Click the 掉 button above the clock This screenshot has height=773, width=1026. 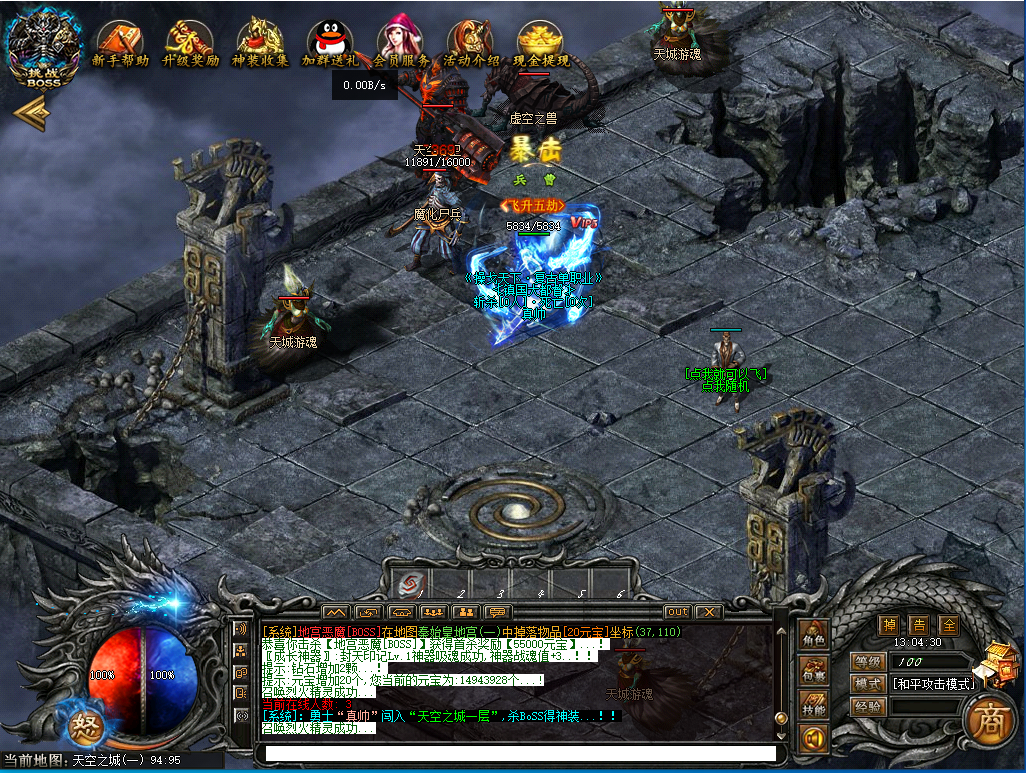coord(888,625)
